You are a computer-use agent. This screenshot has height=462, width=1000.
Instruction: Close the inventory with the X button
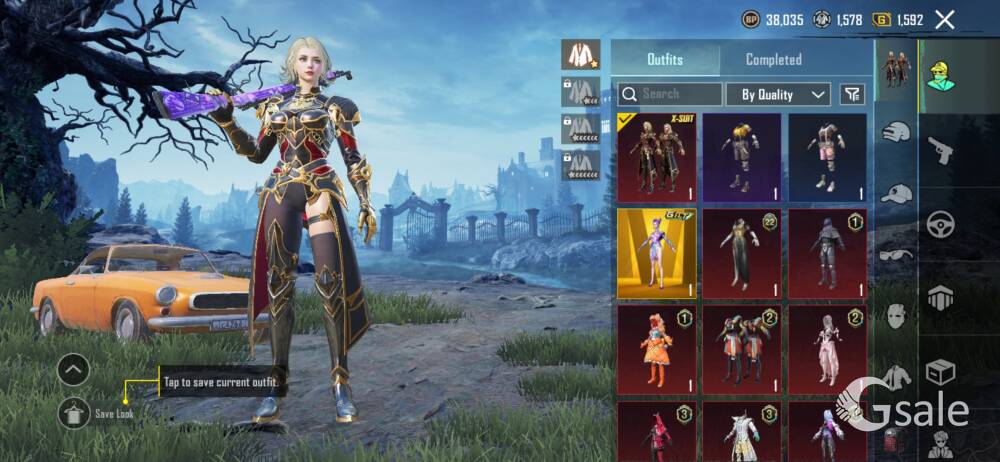[x=945, y=19]
